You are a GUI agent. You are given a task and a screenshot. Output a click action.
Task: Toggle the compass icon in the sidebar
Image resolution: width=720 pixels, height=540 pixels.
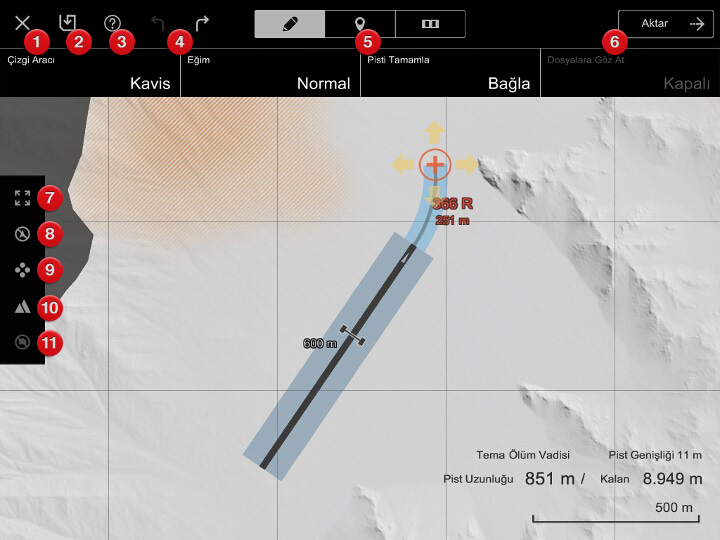click(22, 234)
